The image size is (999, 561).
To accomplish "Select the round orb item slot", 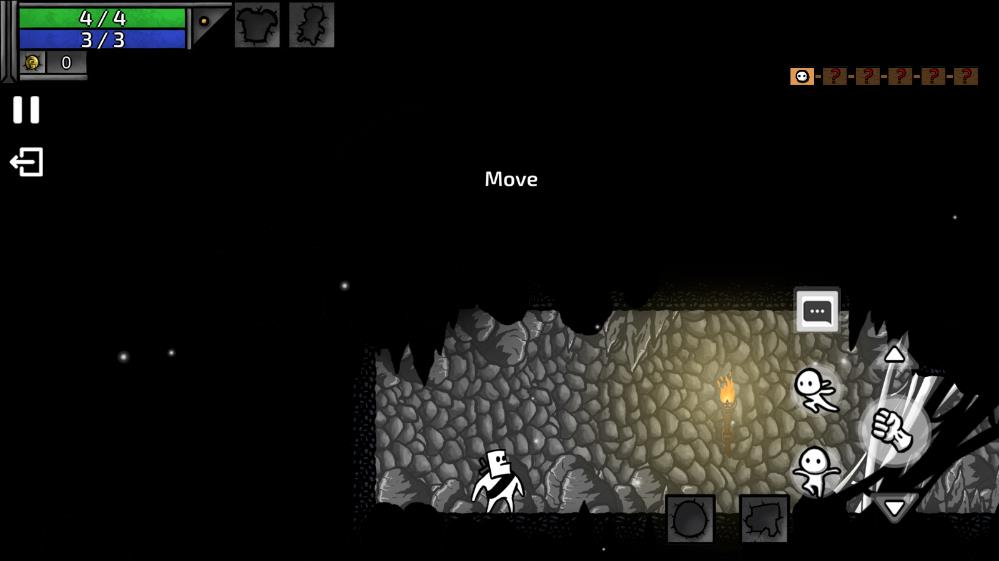I will (x=691, y=519).
